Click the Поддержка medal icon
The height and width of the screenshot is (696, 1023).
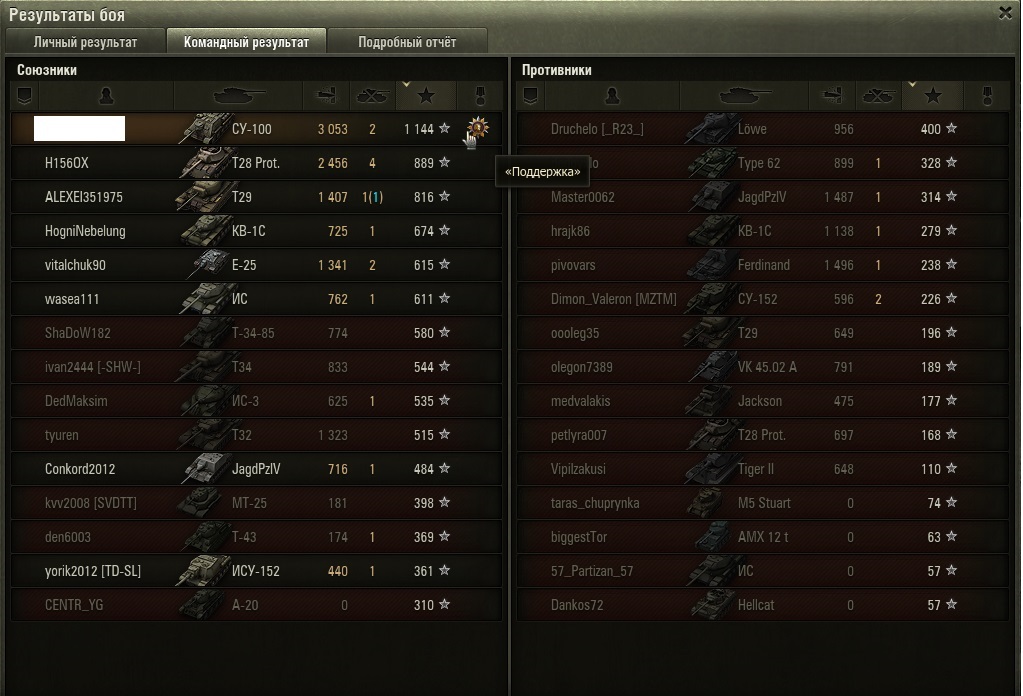(x=477, y=128)
